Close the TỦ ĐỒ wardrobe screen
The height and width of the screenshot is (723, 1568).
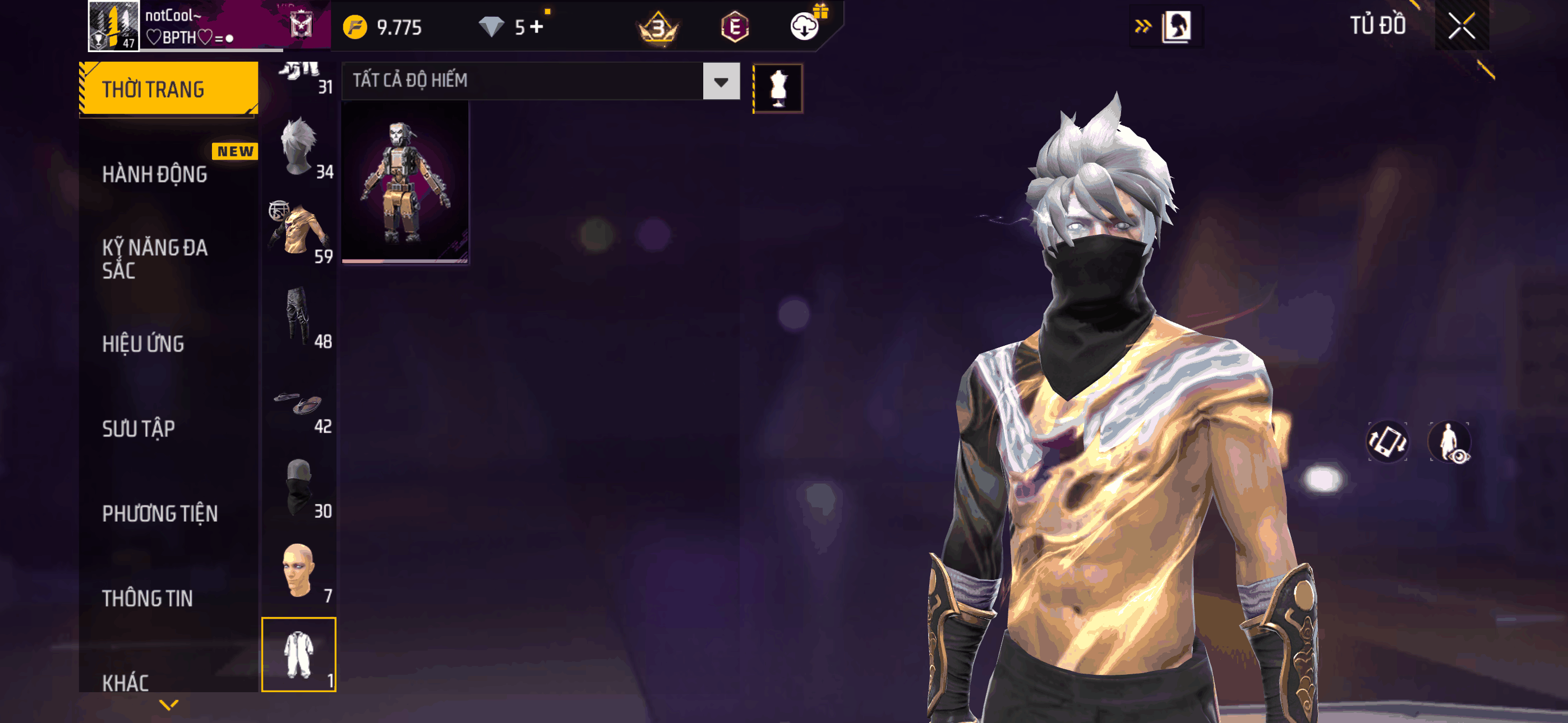[x=1461, y=26]
